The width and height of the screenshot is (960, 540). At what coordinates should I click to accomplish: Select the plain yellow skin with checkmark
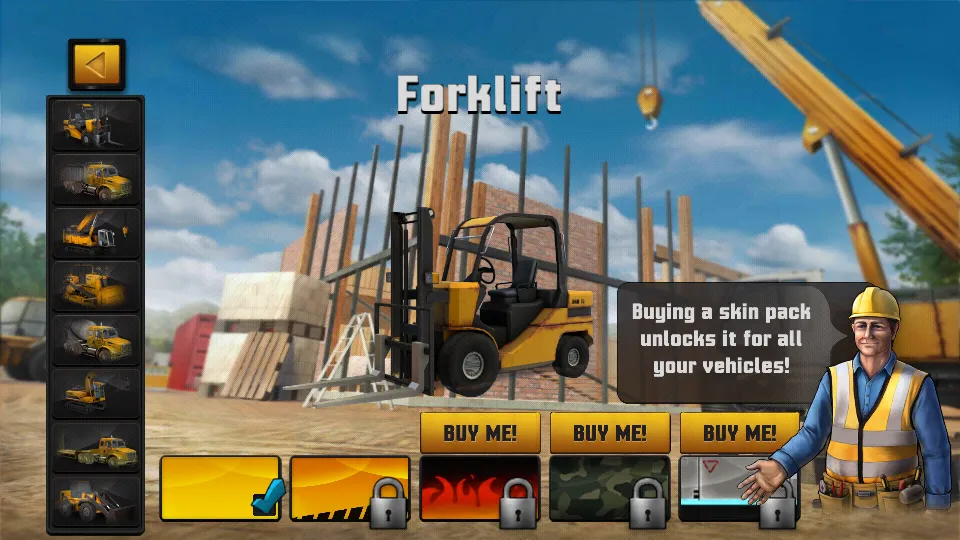[x=220, y=488]
